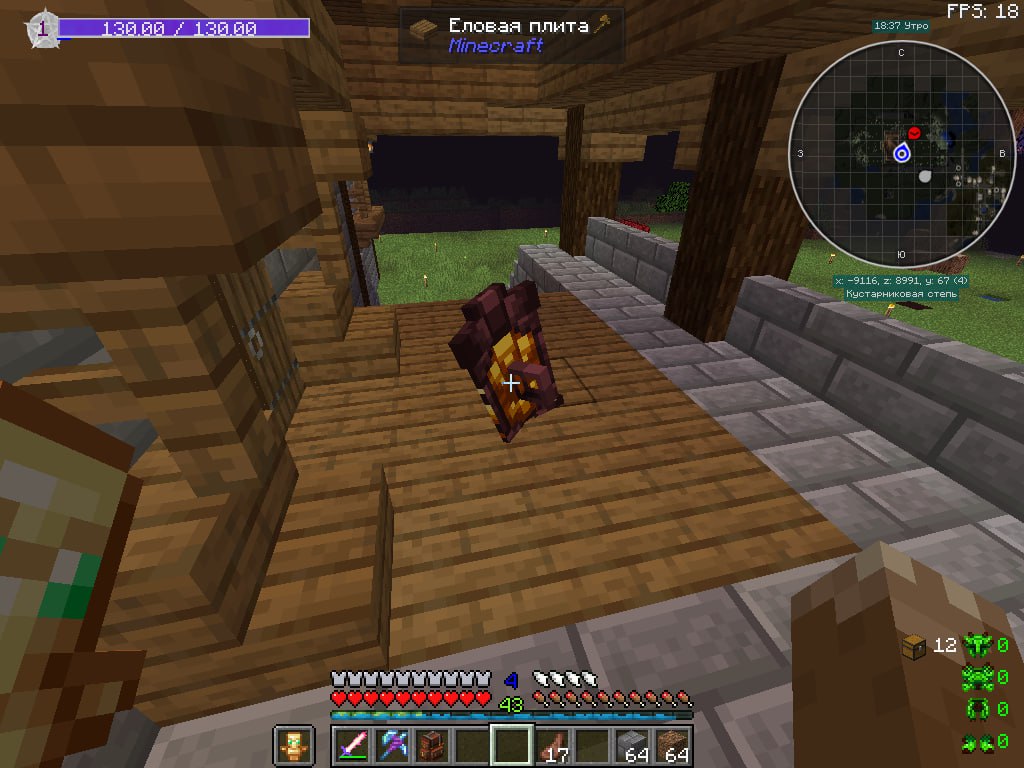The image size is (1024, 768).
Task: Pick the stone brick stack in hotbar
Action: click(631, 746)
